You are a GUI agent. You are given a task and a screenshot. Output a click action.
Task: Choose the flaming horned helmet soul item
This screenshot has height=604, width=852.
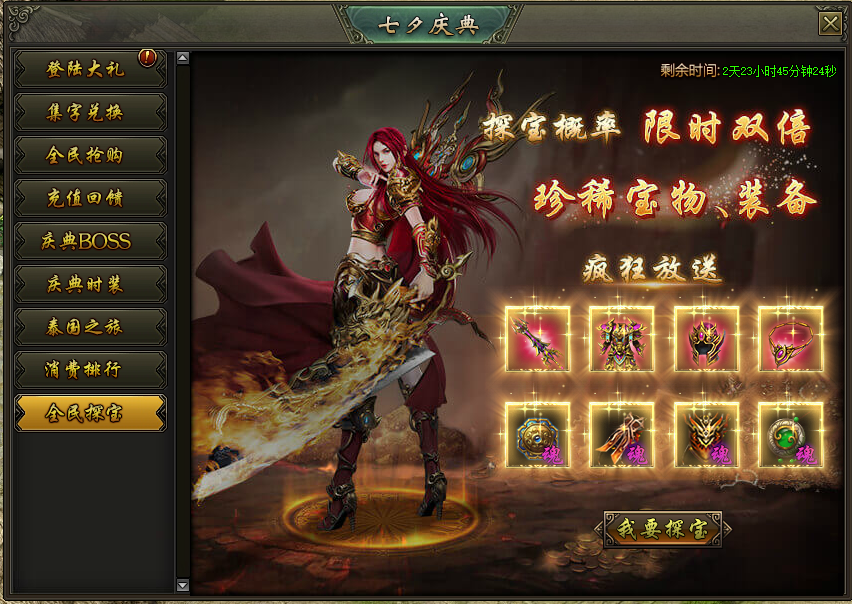pos(706,435)
